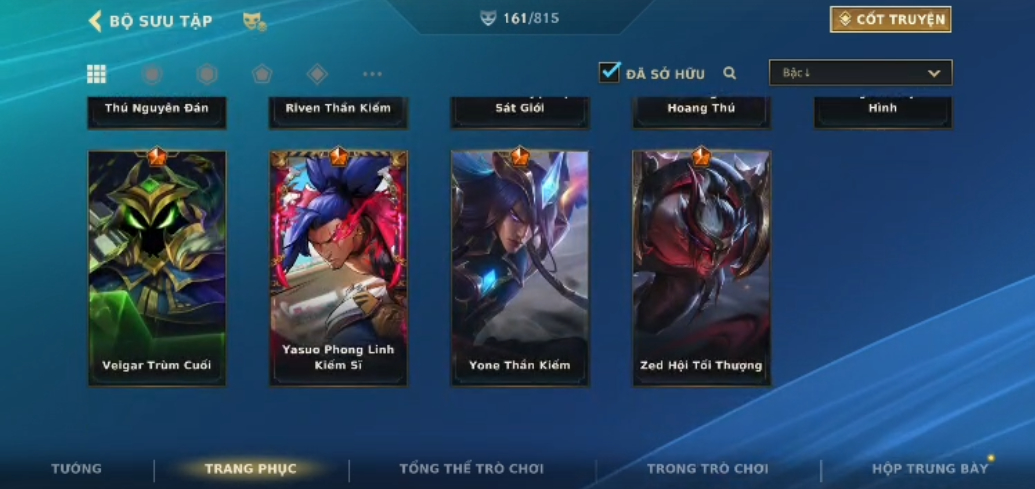1035x489 pixels.
Task: Click the theater masks icon beside title
Action: click(254, 21)
